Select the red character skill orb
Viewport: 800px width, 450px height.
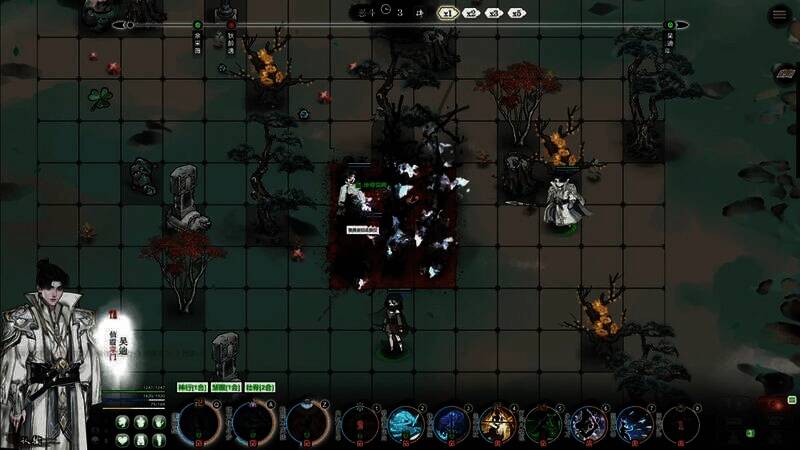click(361, 424)
